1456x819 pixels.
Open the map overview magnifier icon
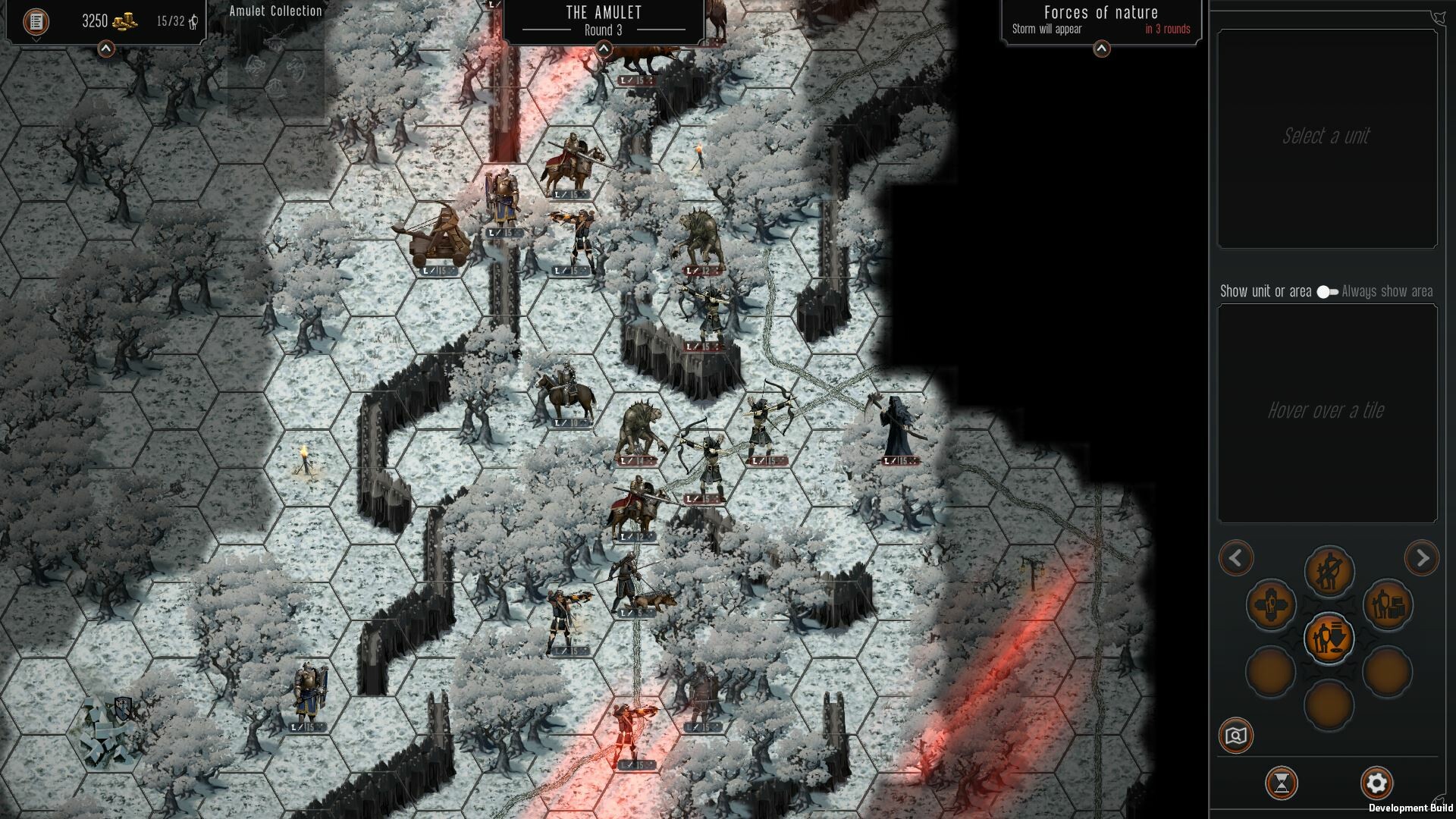(1235, 735)
